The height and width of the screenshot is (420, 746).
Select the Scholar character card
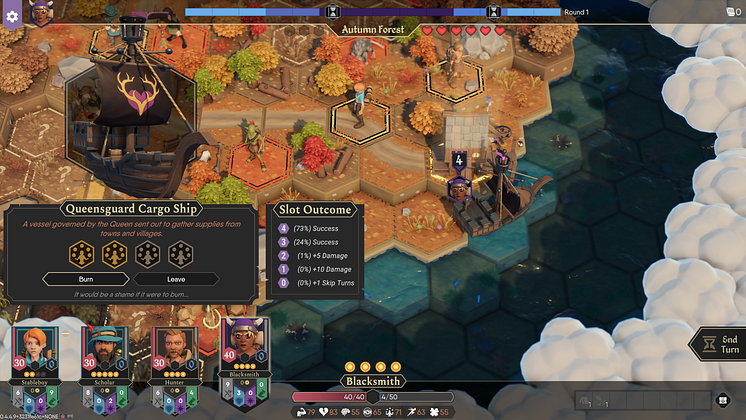101,359
